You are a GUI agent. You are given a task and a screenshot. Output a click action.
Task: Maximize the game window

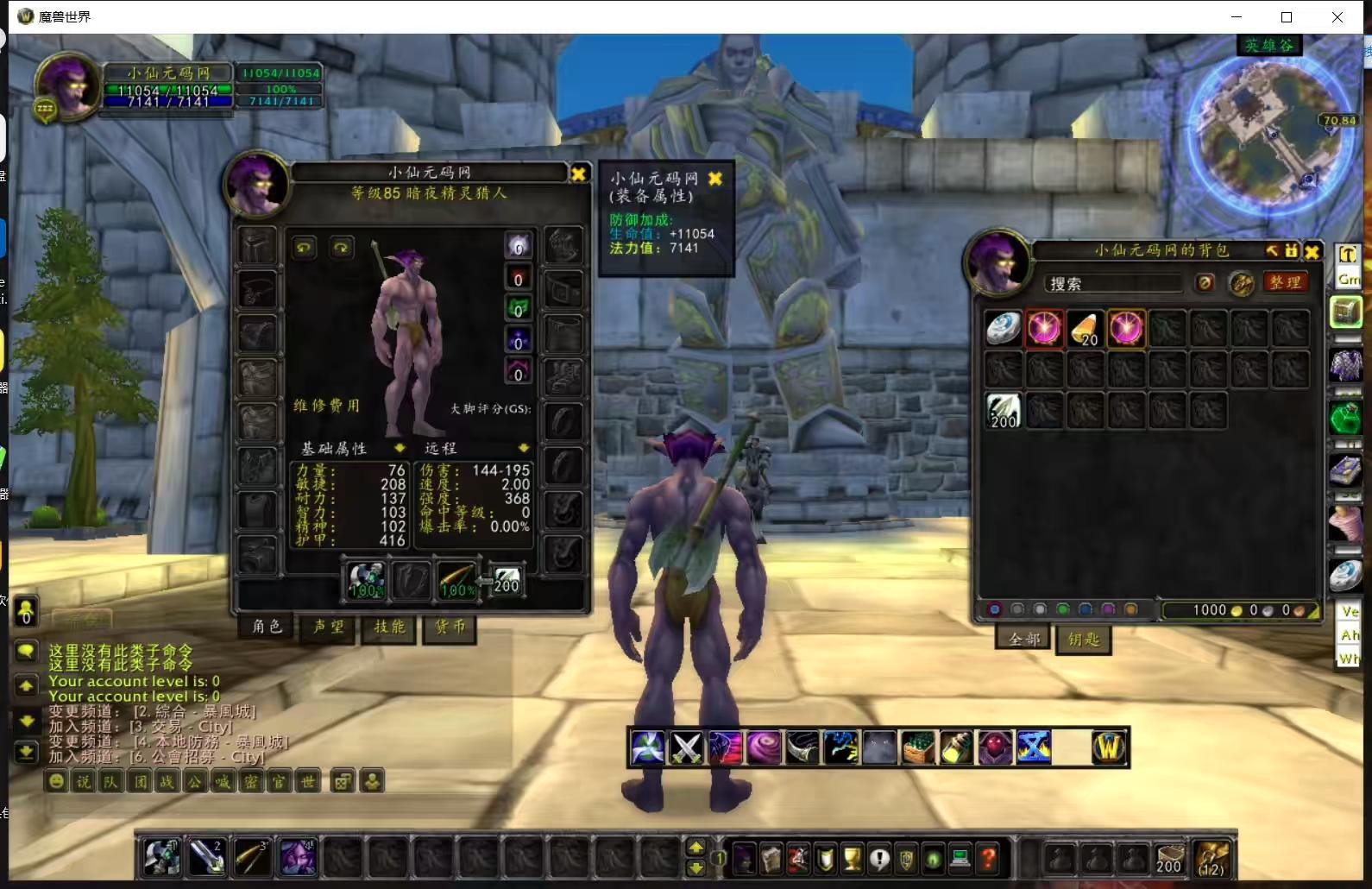point(1287,17)
